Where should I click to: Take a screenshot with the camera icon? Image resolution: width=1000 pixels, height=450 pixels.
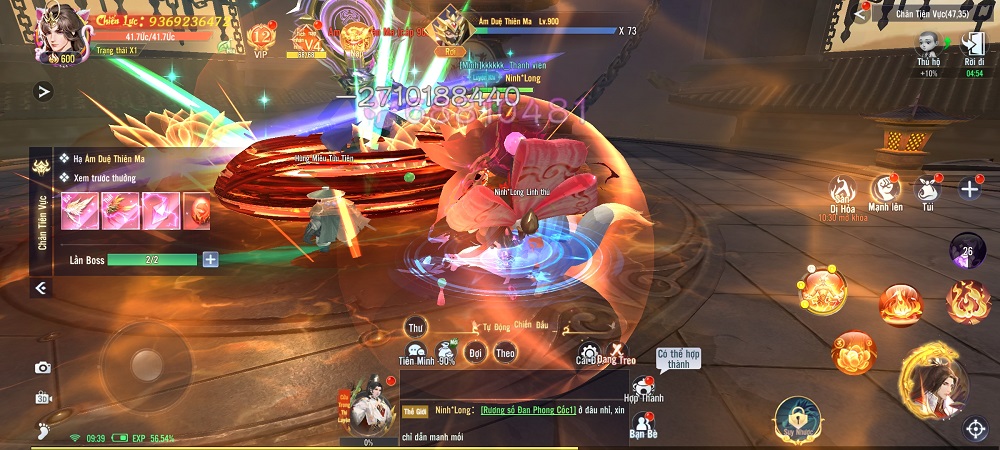pyautogui.click(x=42, y=368)
